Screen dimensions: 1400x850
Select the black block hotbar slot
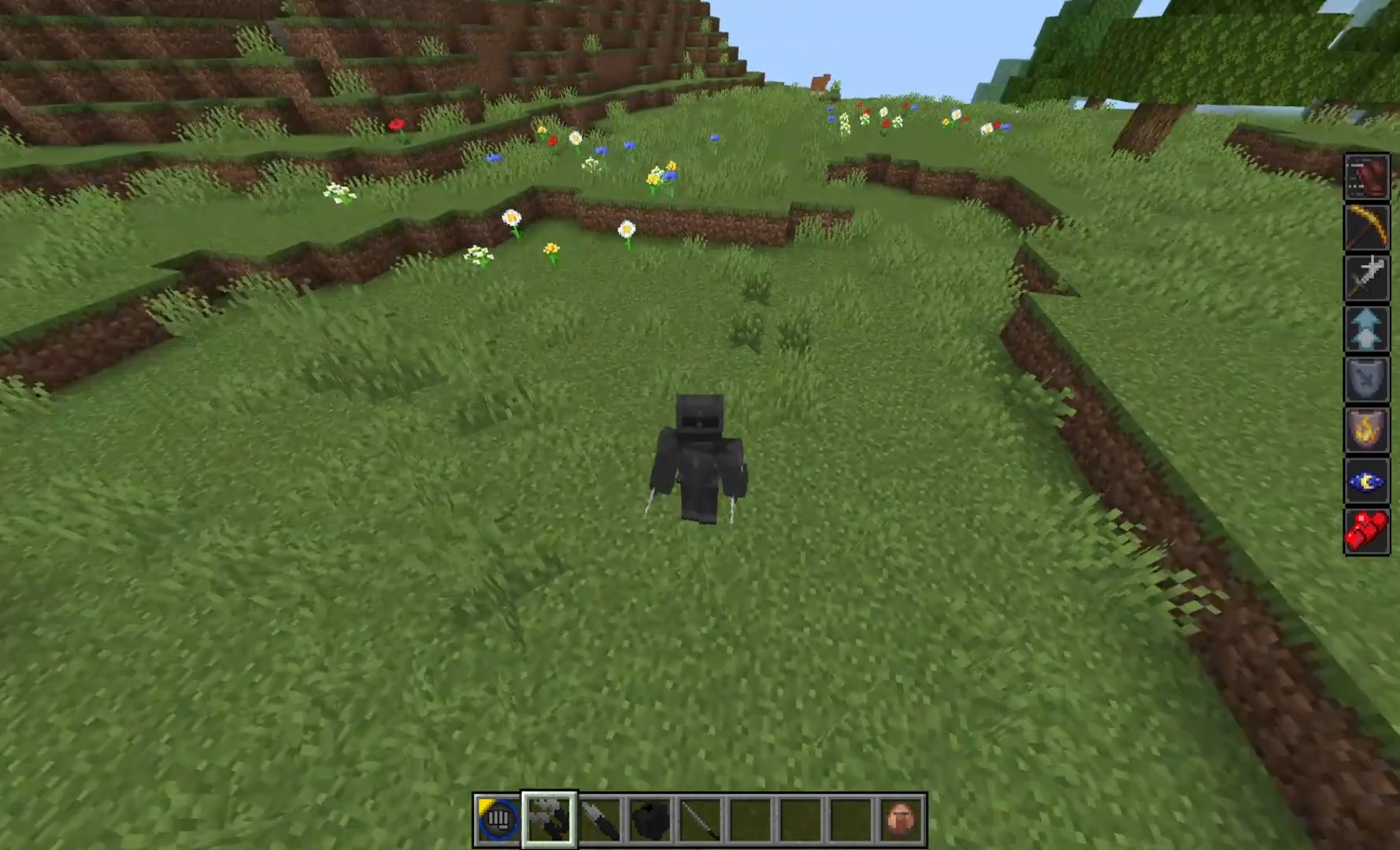click(x=650, y=819)
